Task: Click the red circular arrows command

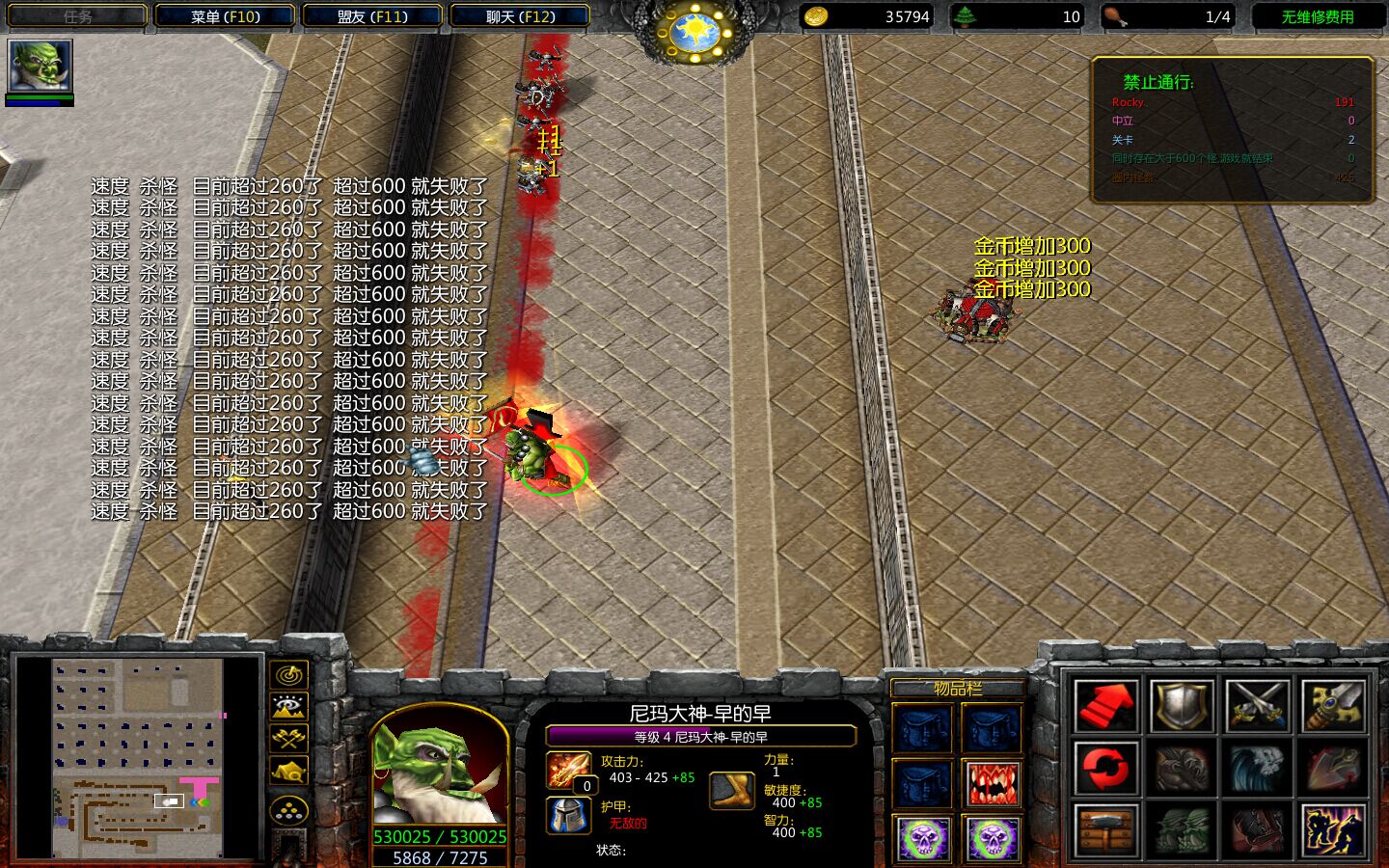Action: [1105, 768]
